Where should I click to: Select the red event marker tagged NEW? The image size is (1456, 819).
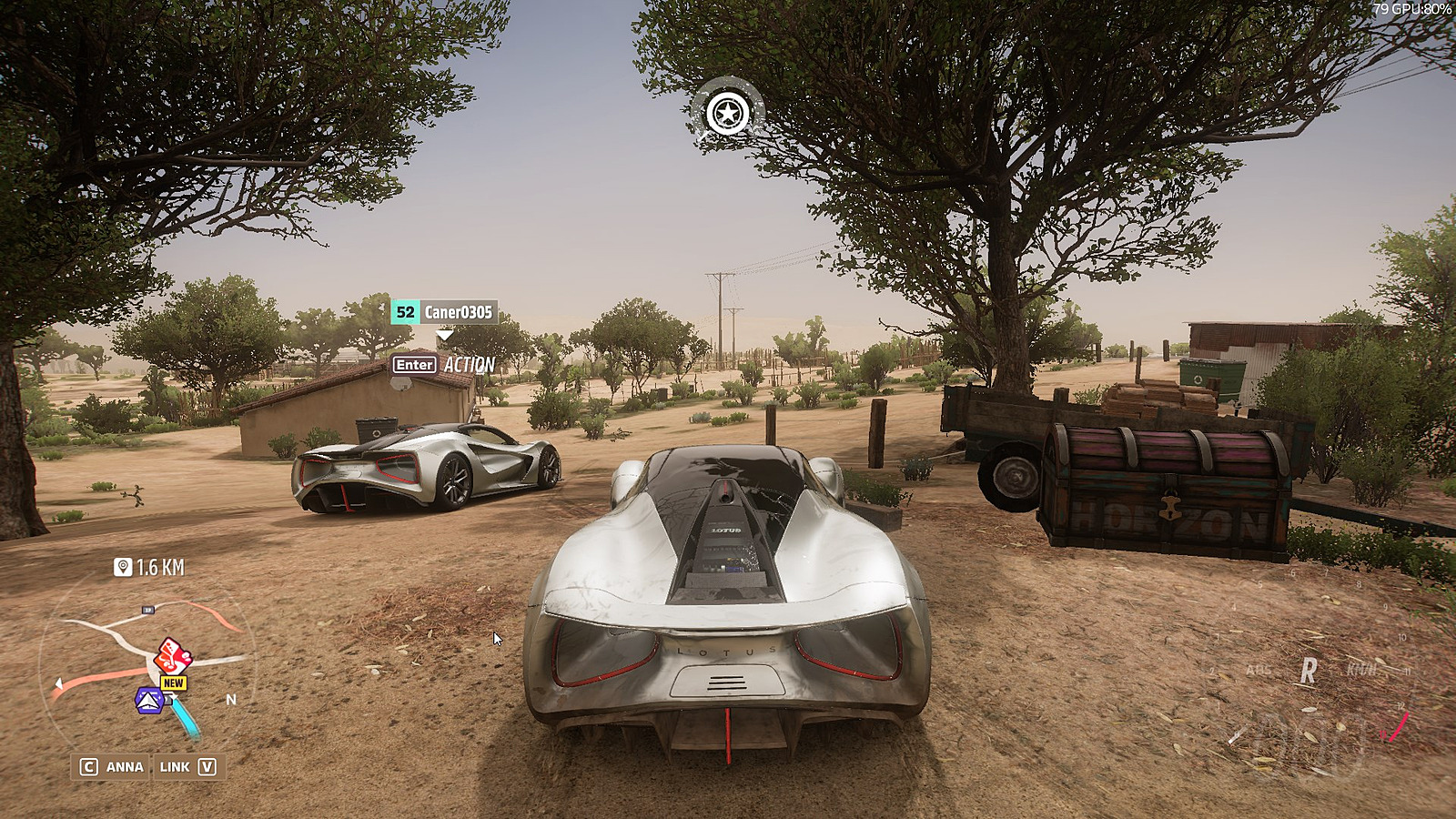click(172, 656)
